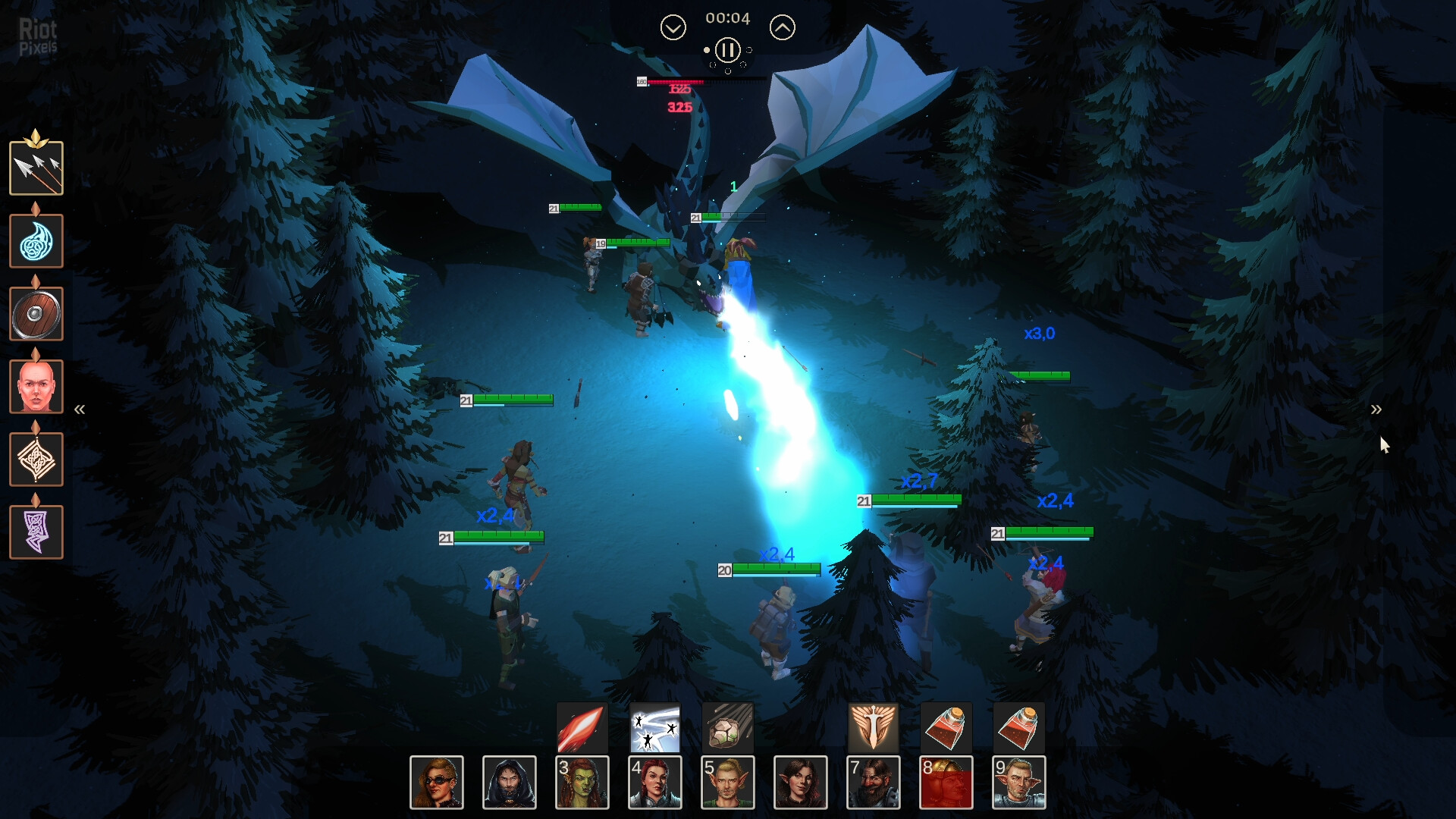
Task: Select the orange knotwork diamond rune icon
Action: click(36, 460)
